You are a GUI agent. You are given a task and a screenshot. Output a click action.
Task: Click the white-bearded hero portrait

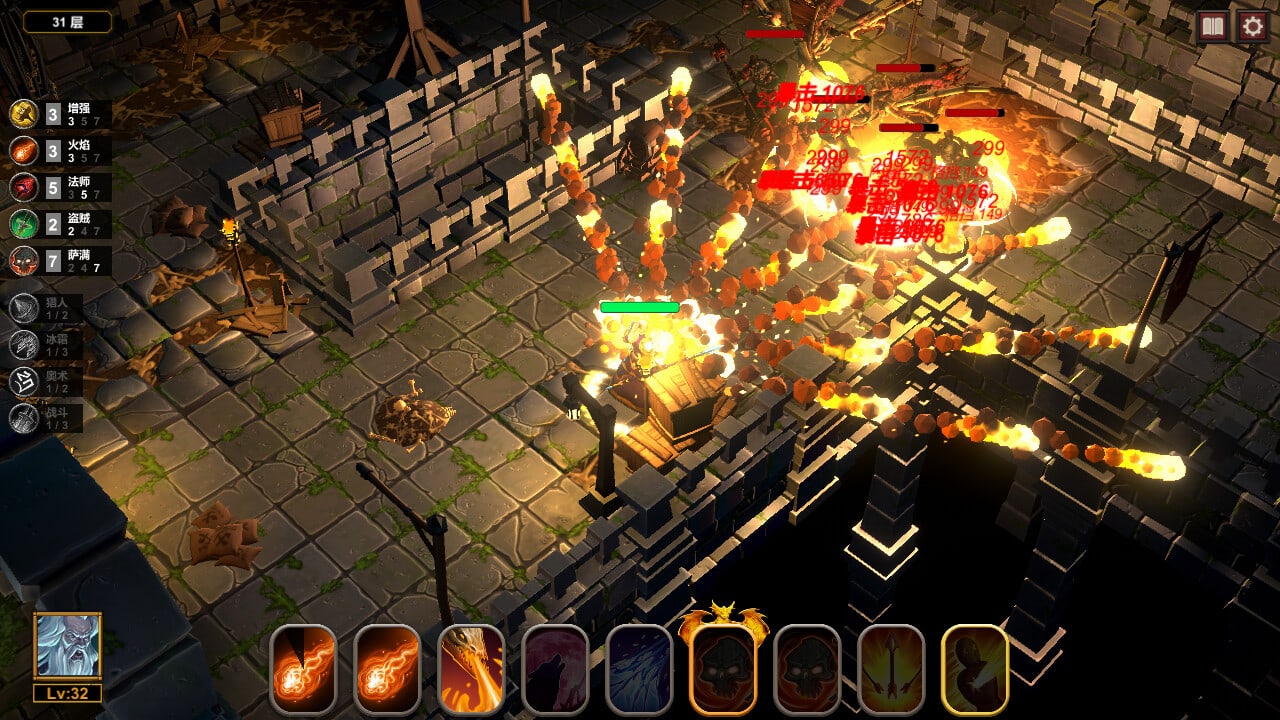click(67, 647)
